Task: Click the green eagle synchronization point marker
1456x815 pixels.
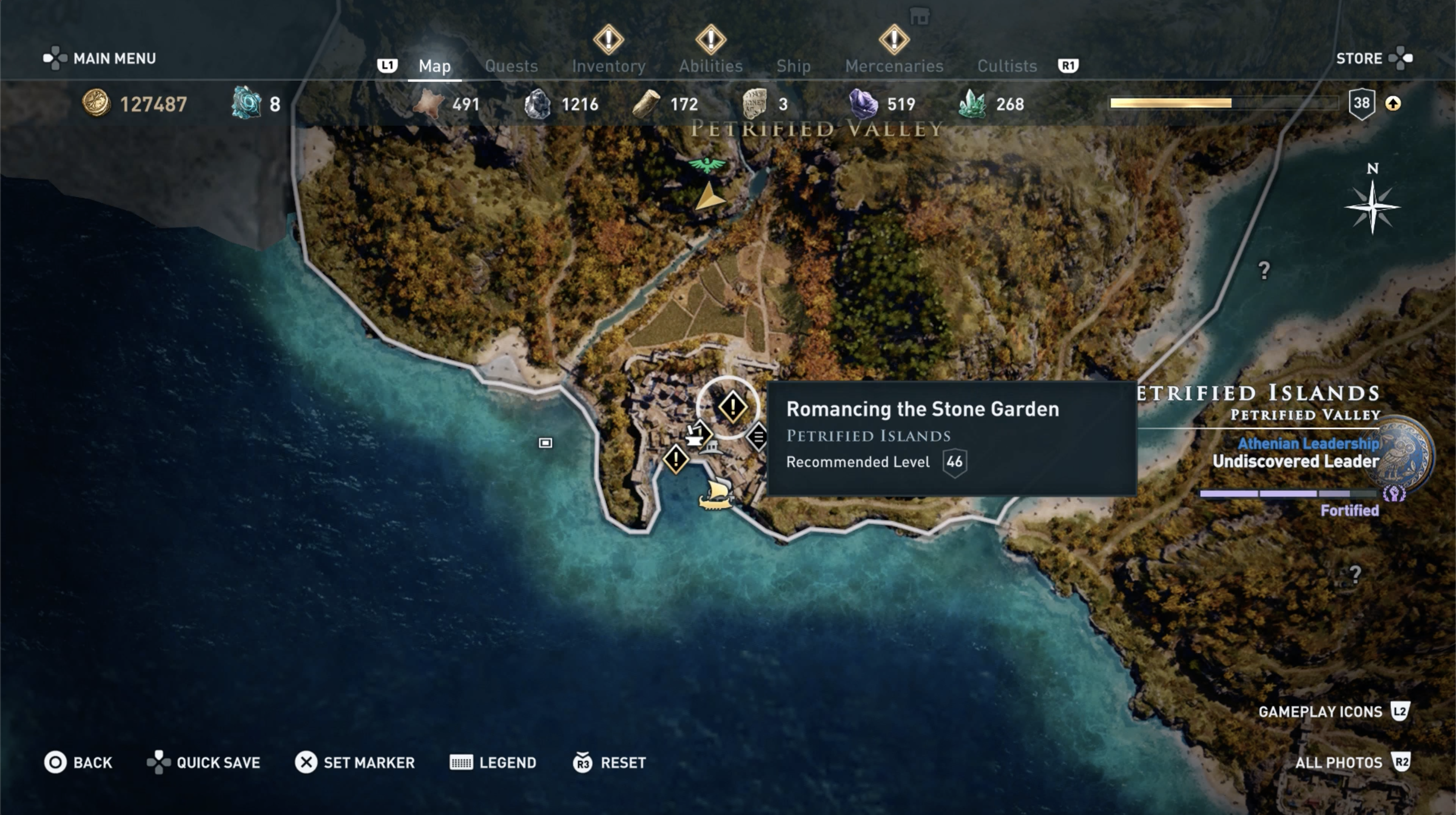Action: click(x=706, y=165)
